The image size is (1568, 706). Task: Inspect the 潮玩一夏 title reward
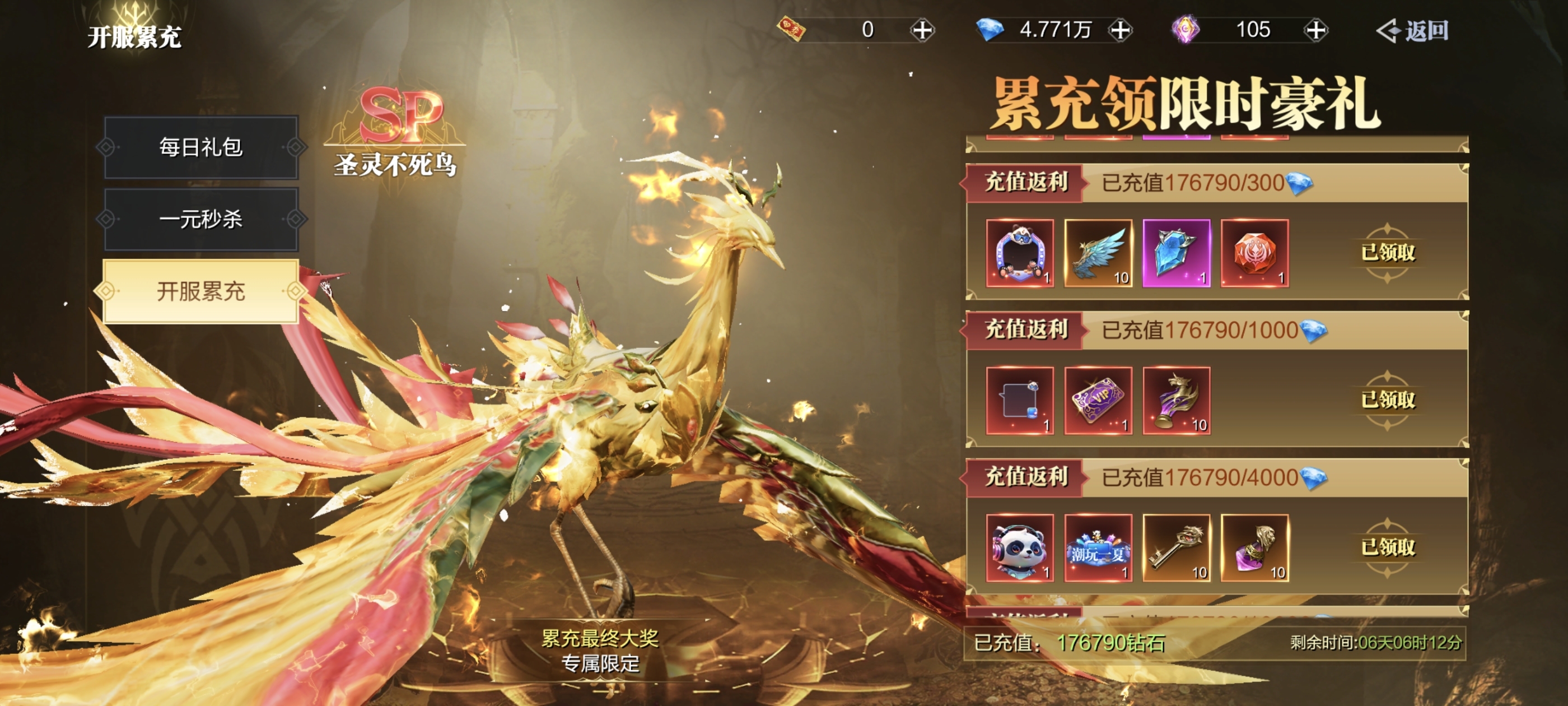coord(1098,547)
